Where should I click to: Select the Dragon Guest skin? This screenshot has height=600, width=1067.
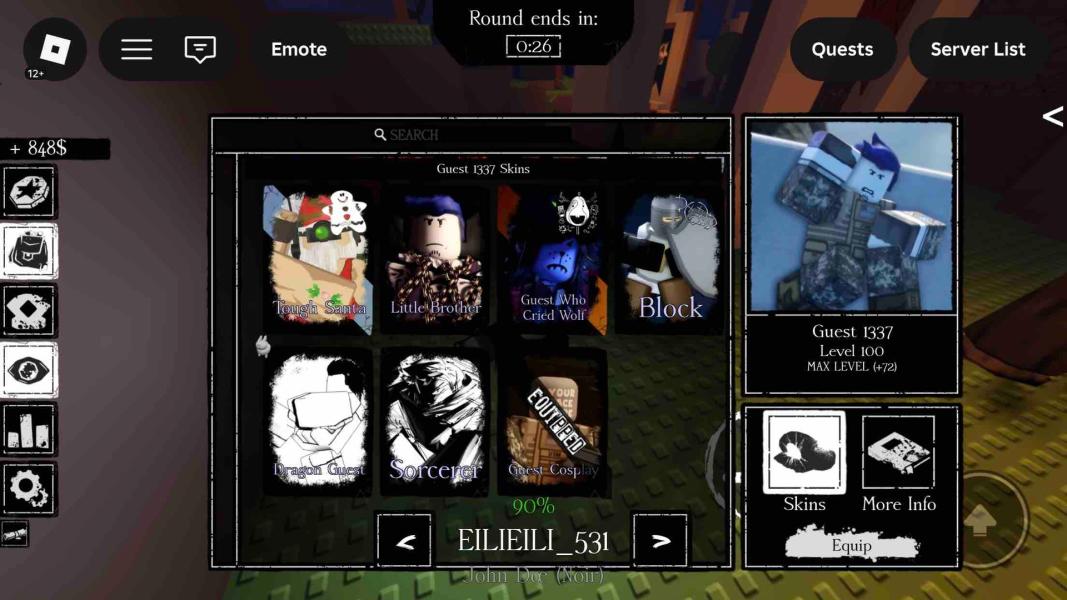pyautogui.click(x=320, y=420)
